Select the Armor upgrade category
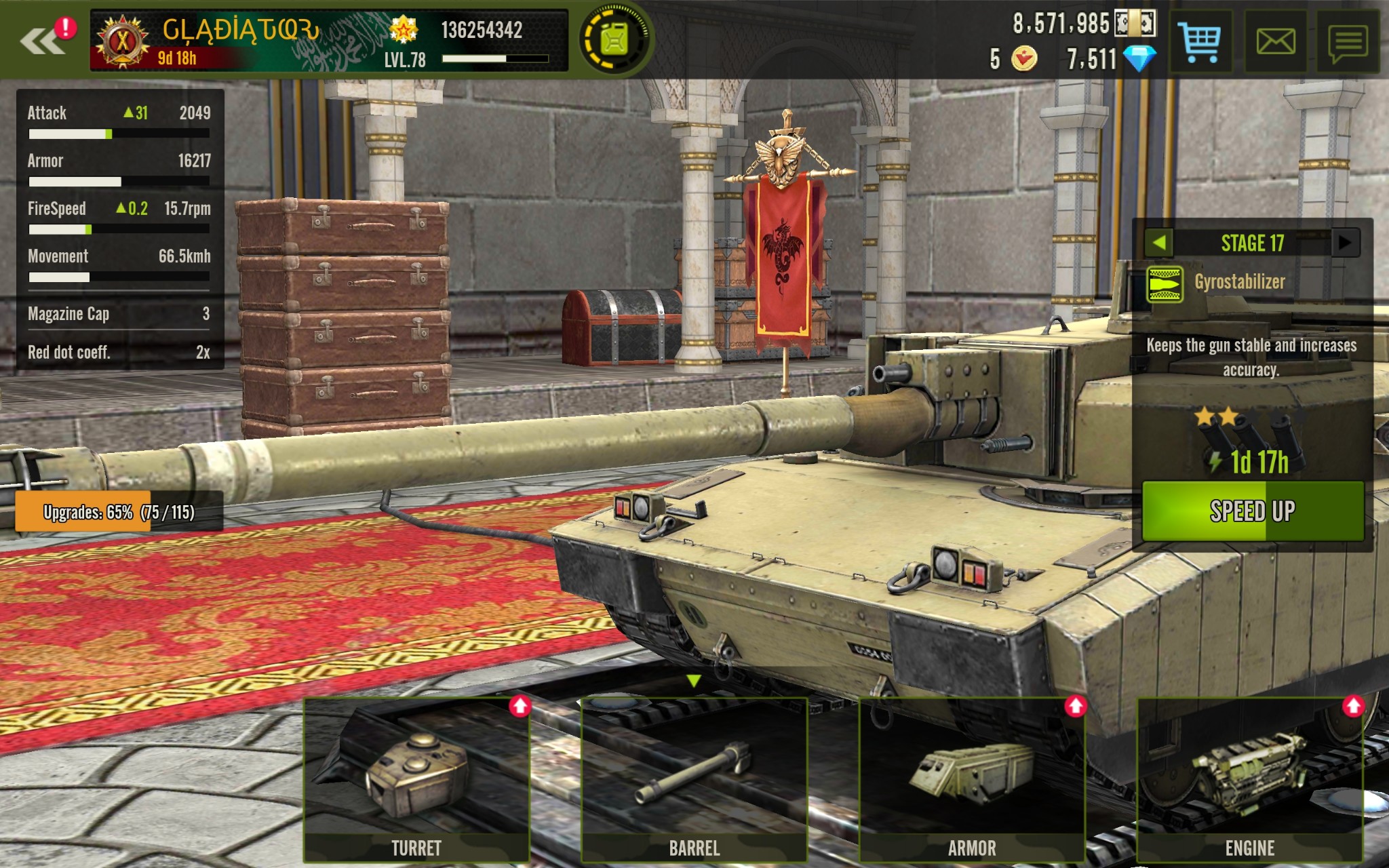 point(972,780)
